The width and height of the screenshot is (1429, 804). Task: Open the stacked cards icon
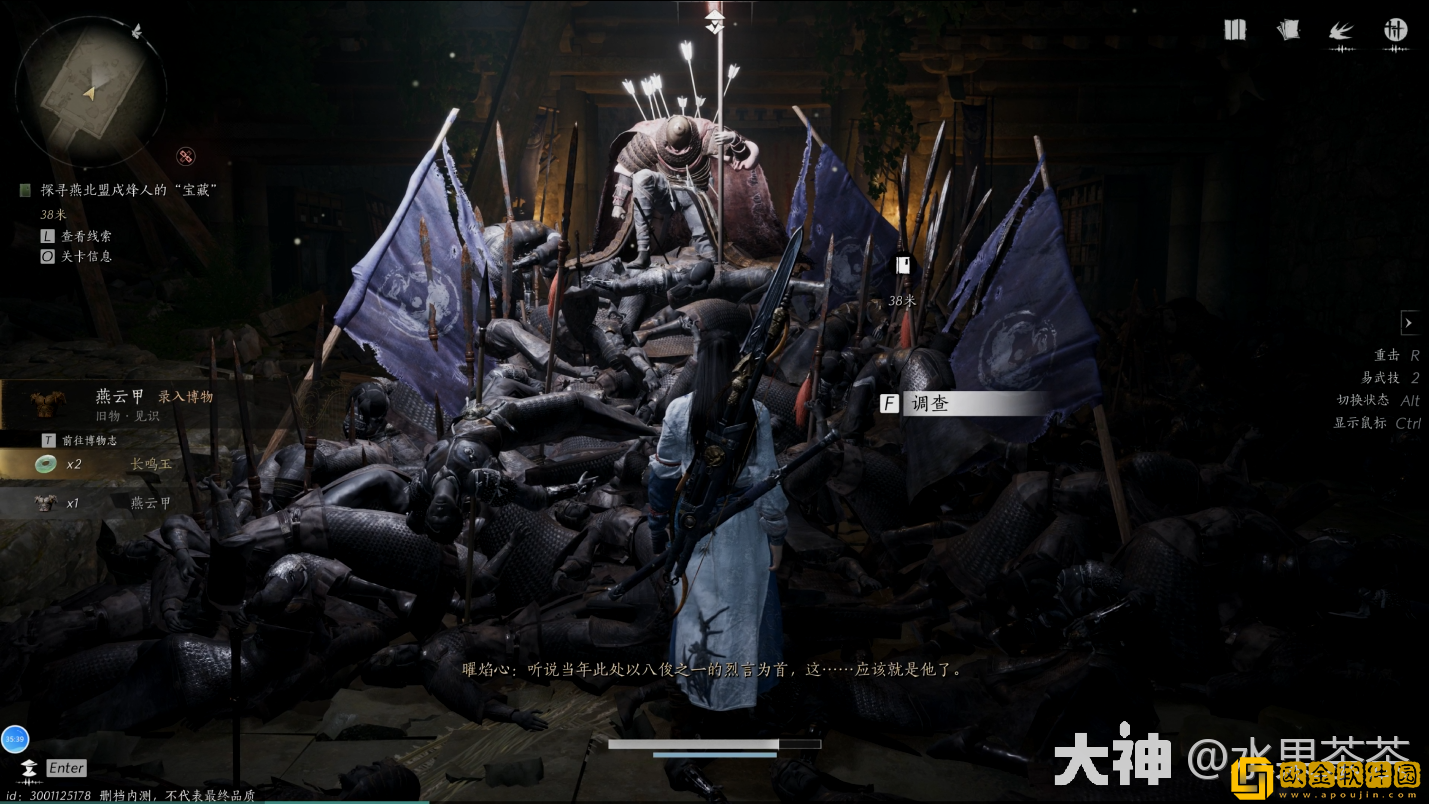[1289, 30]
